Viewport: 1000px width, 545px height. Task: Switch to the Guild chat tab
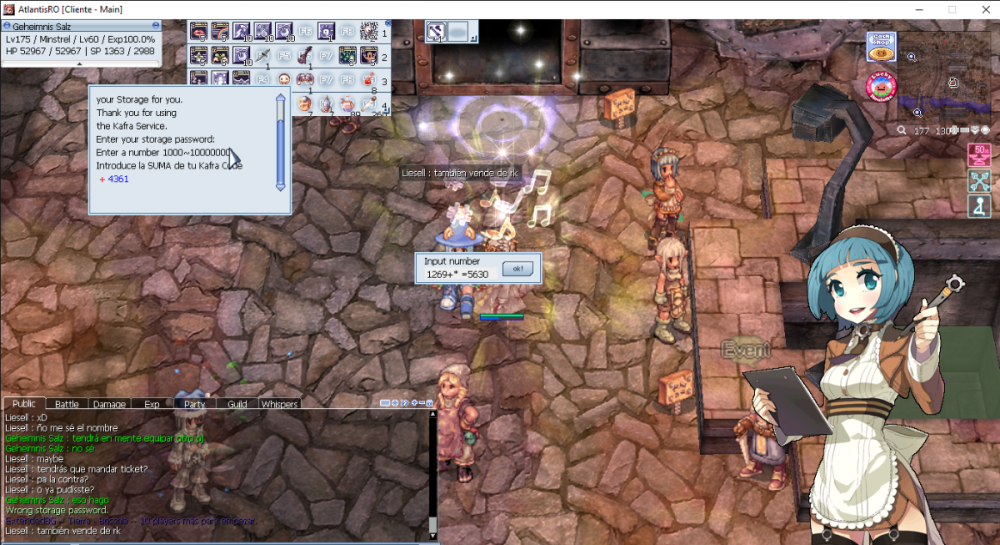(x=237, y=404)
